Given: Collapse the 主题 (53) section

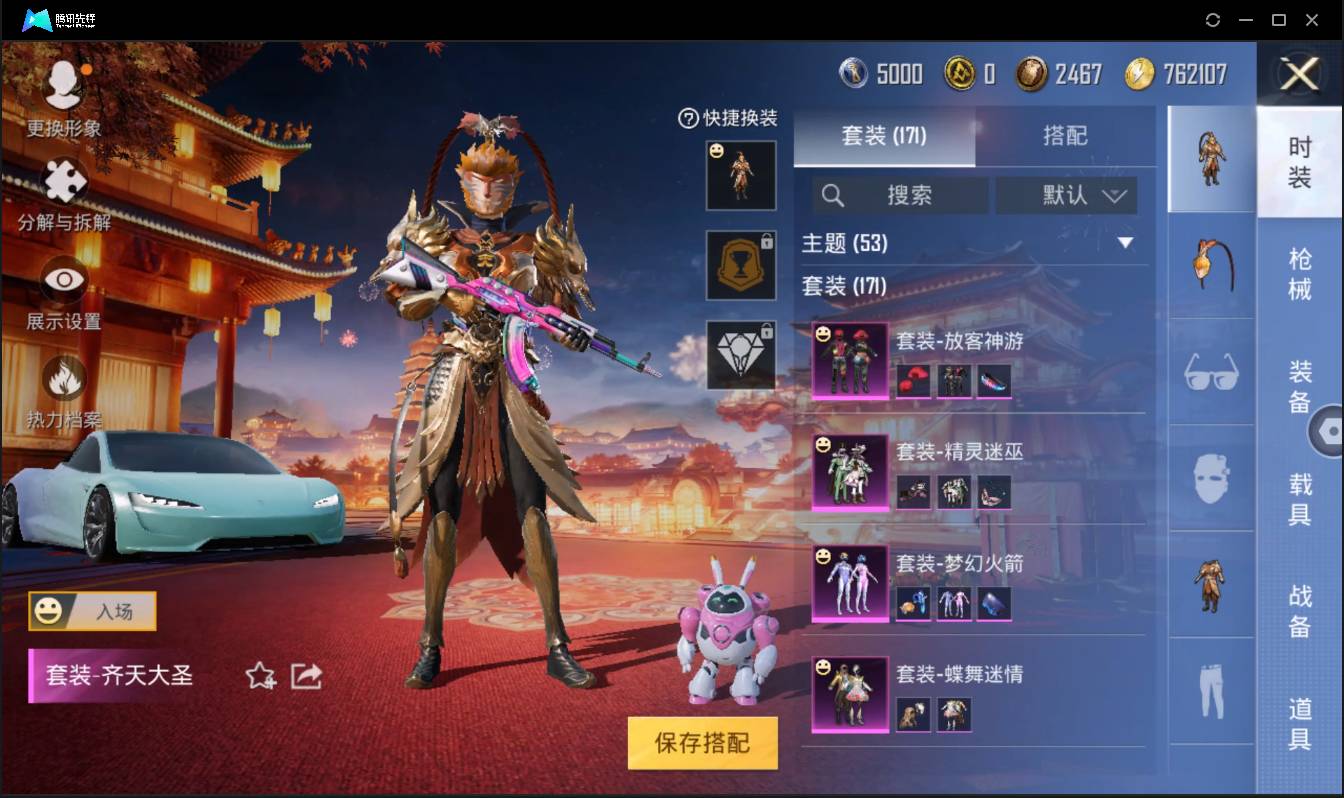Looking at the screenshot, I should pyautogui.click(x=1126, y=243).
